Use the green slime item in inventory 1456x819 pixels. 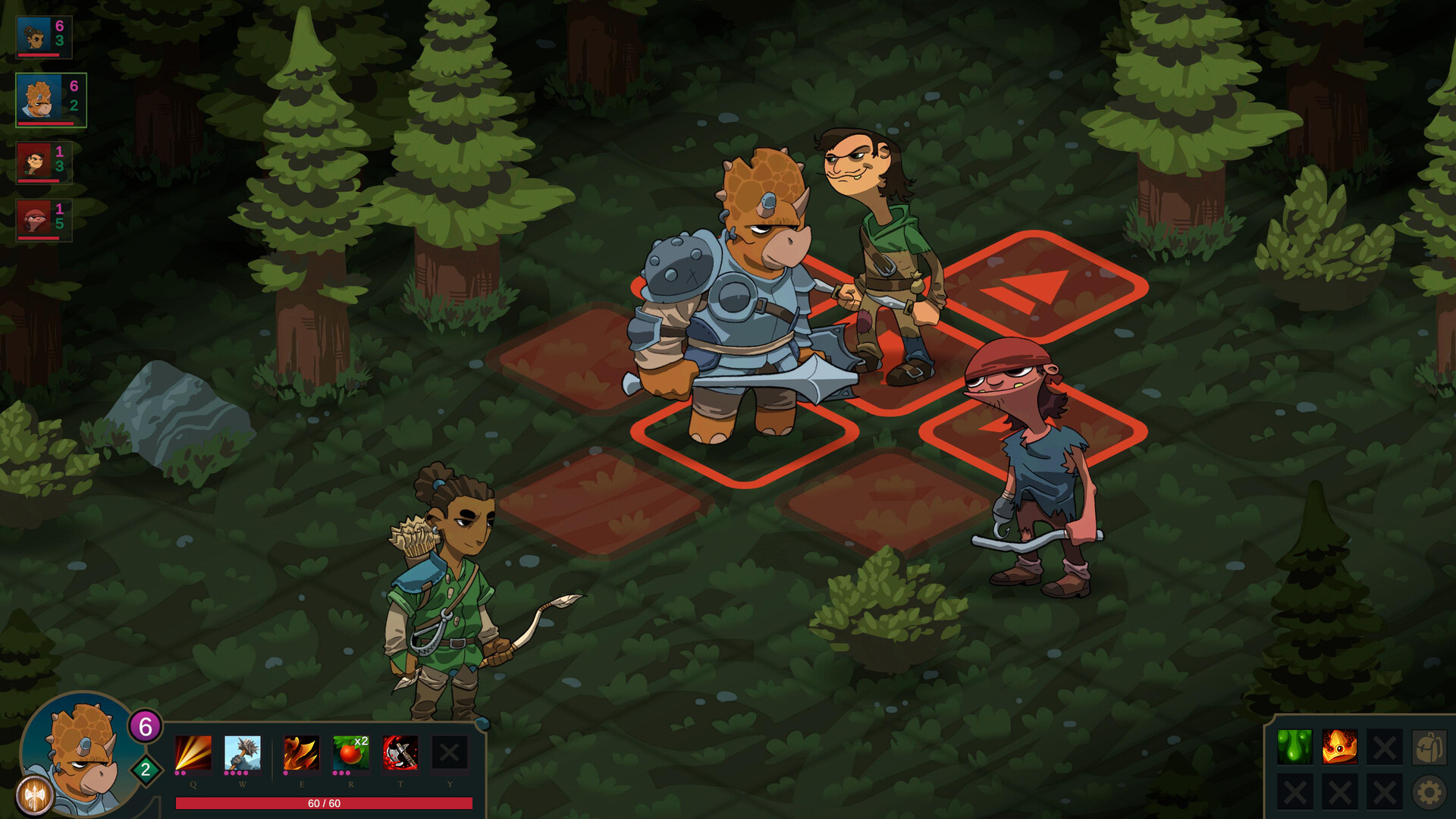(x=1294, y=747)
